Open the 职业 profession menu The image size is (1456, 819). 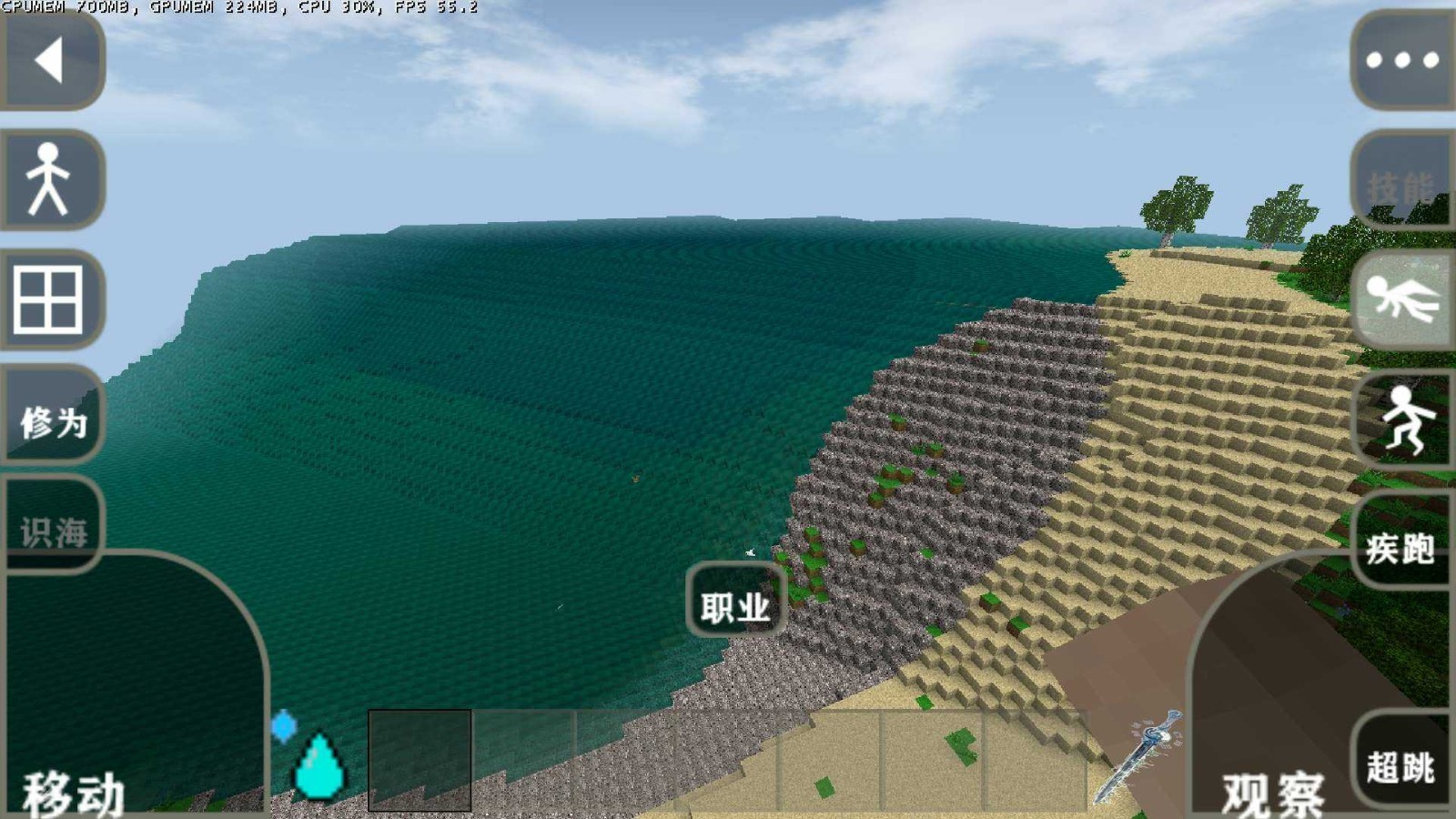735,604
